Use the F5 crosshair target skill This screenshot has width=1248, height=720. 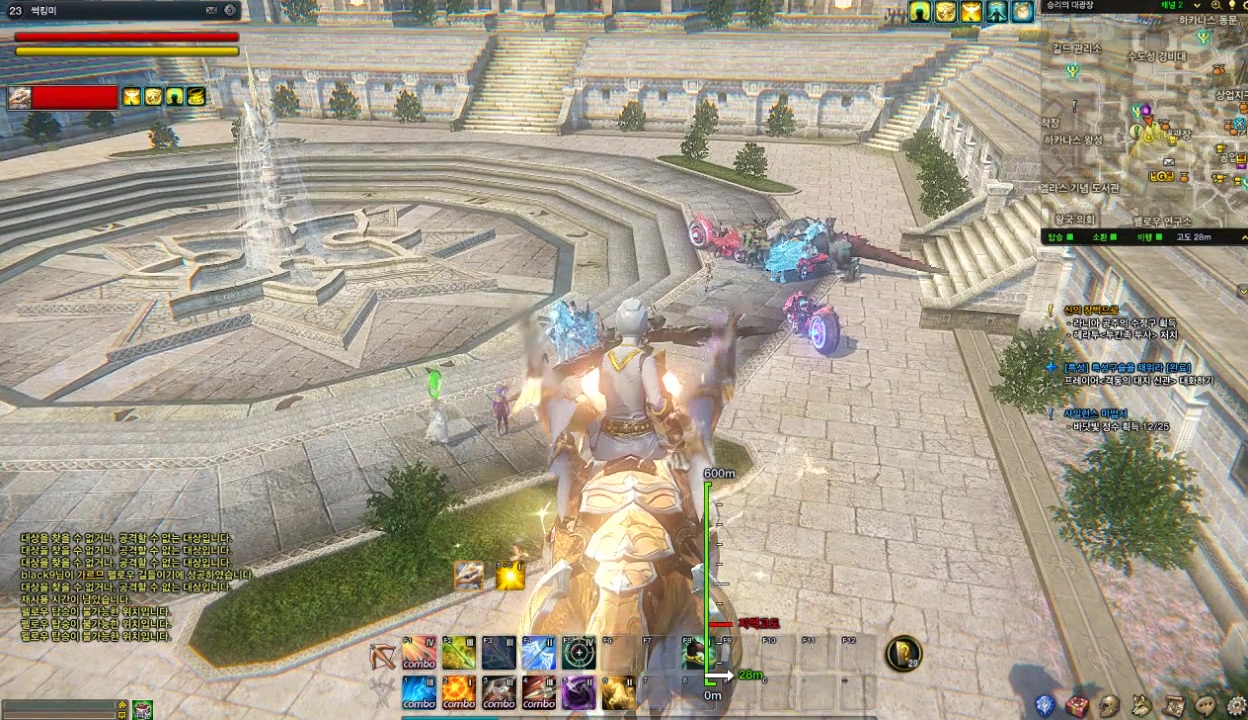click(x=578, y=653)
